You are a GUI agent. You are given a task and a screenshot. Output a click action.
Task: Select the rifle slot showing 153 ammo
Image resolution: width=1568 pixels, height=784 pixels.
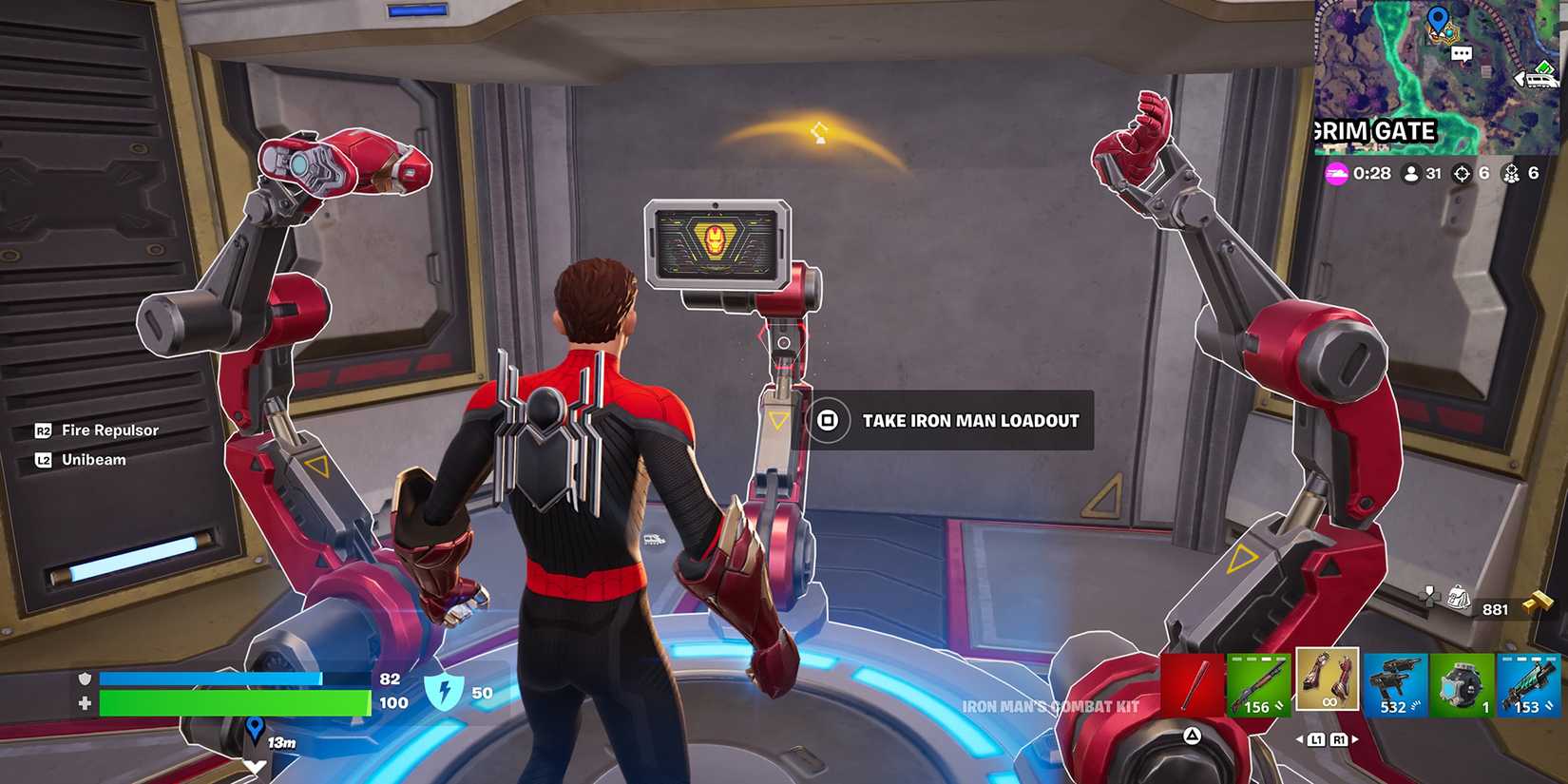1529,684
